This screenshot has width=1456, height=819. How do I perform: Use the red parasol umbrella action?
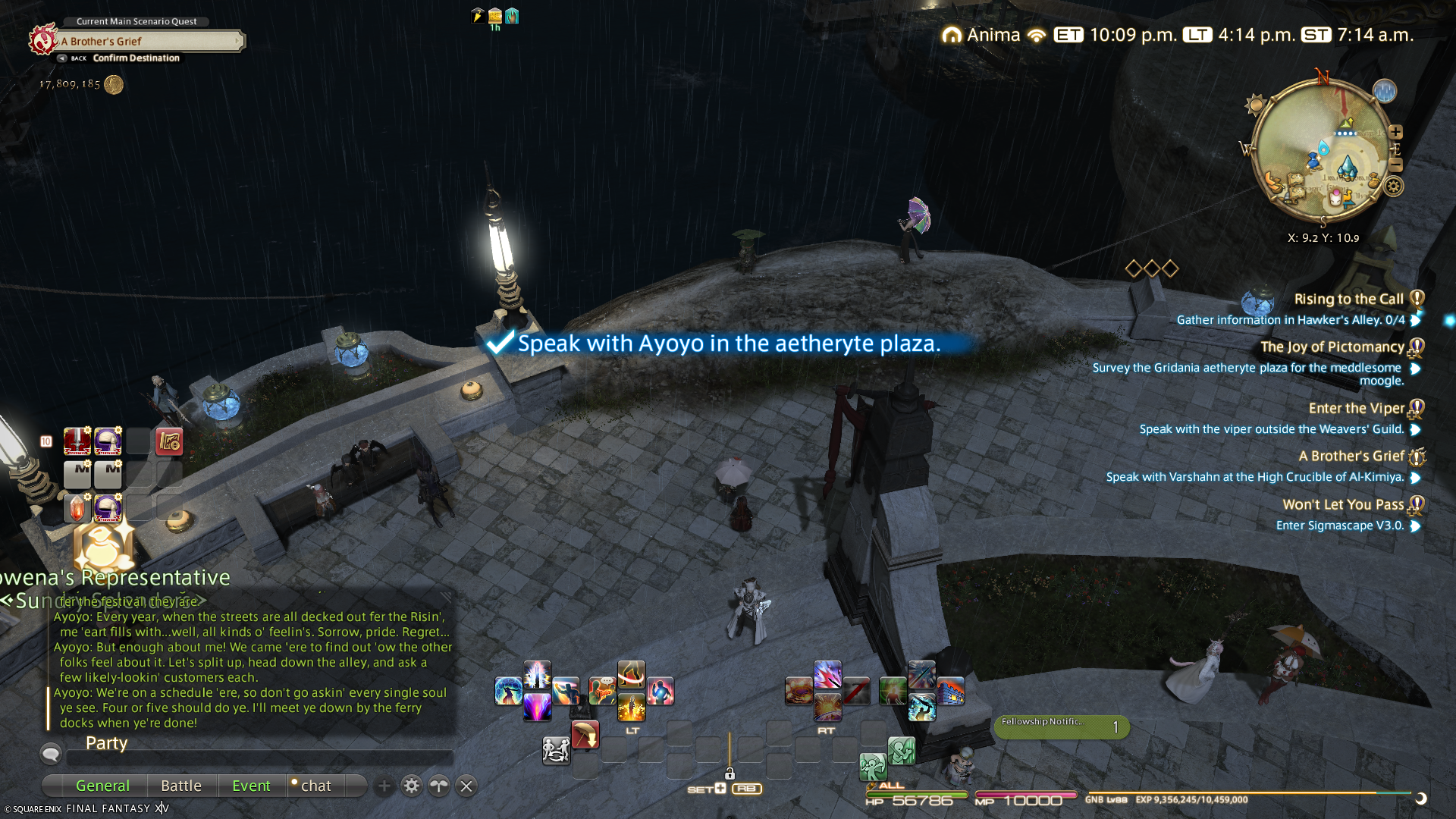(x=585, y=735)
